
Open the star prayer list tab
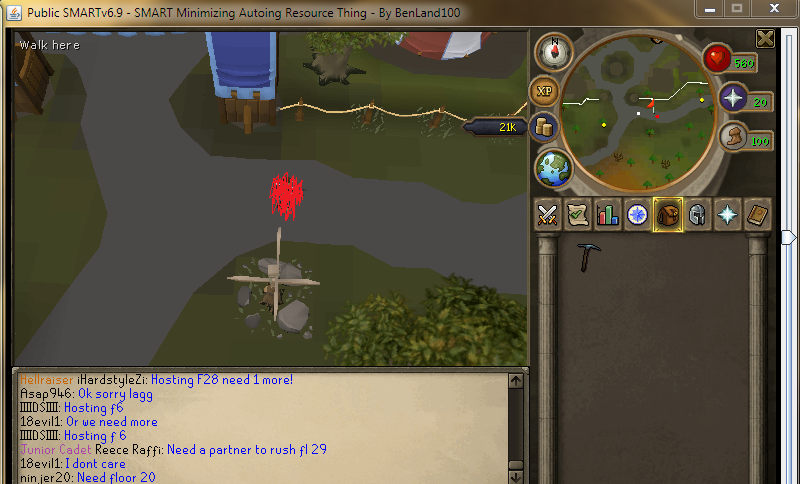click(727, 214)
